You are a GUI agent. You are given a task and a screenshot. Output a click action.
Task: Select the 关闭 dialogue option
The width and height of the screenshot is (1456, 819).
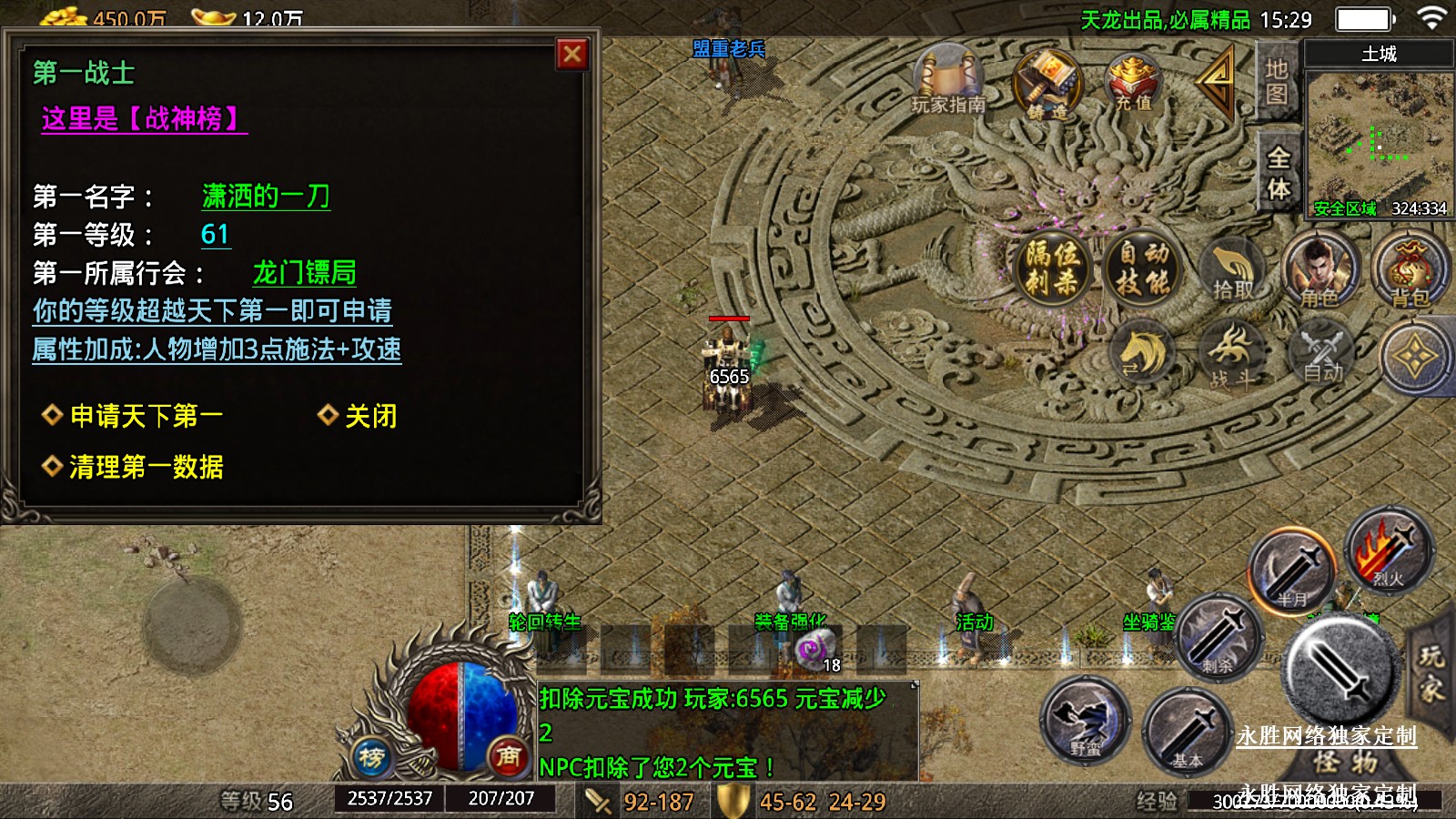(369, 416)
